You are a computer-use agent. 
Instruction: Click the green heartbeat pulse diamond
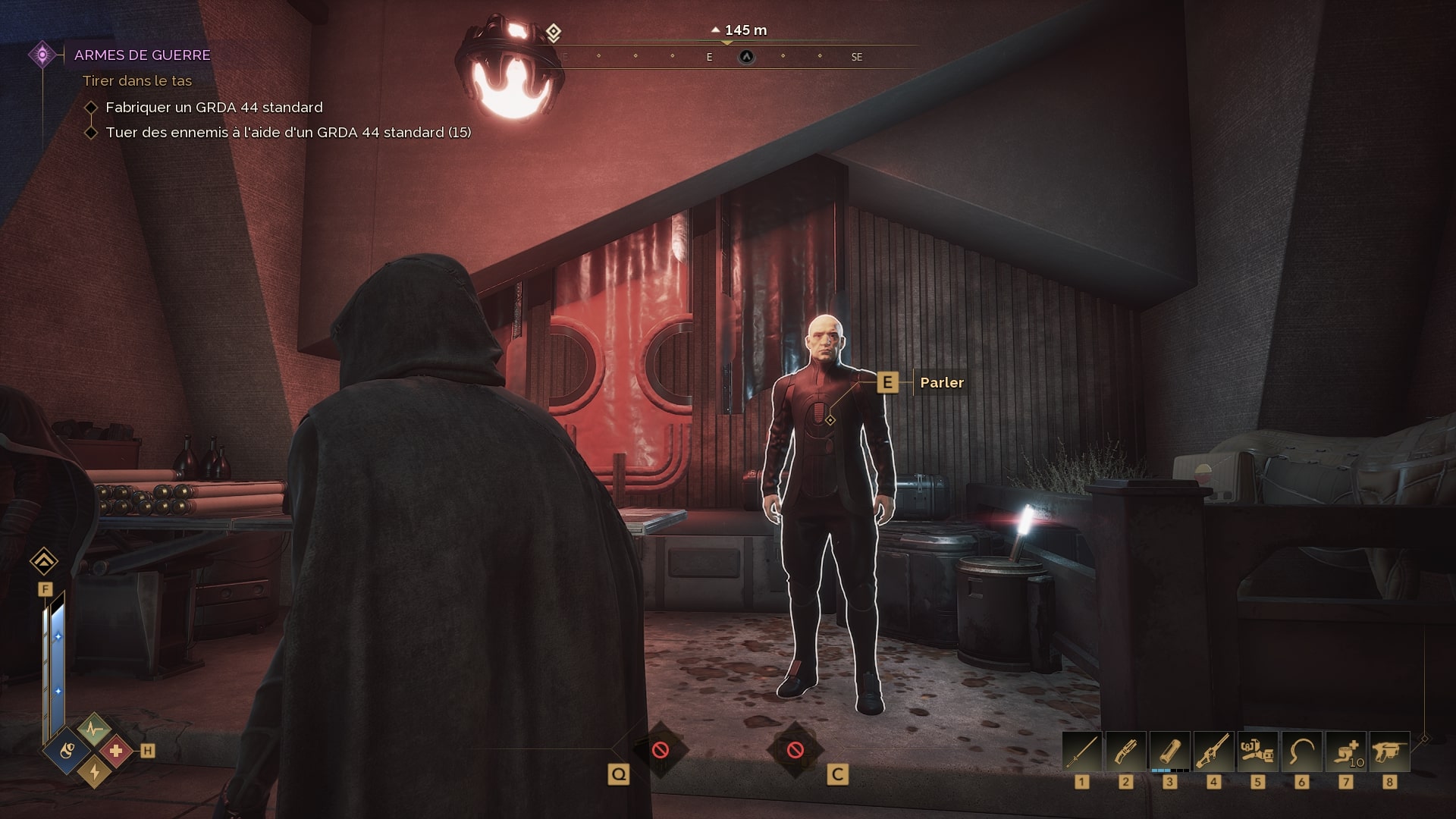click(x=94, y=729)
